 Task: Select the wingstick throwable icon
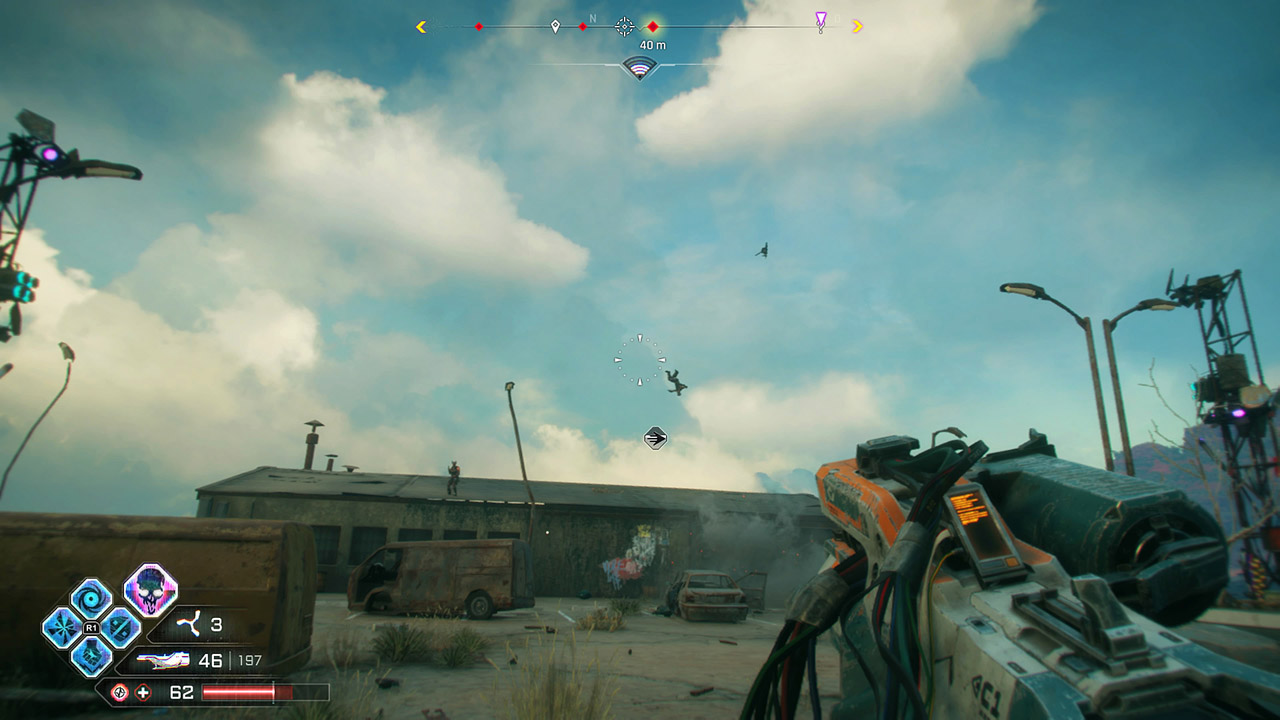(x=186, y=626)
